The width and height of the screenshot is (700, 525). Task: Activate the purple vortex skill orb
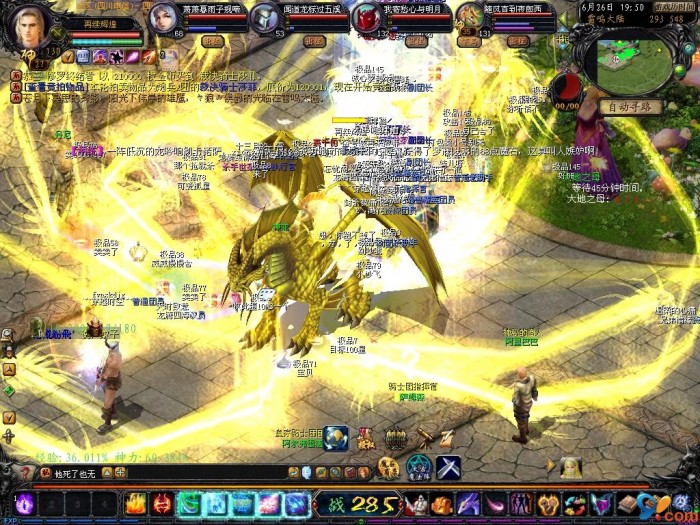24,504
